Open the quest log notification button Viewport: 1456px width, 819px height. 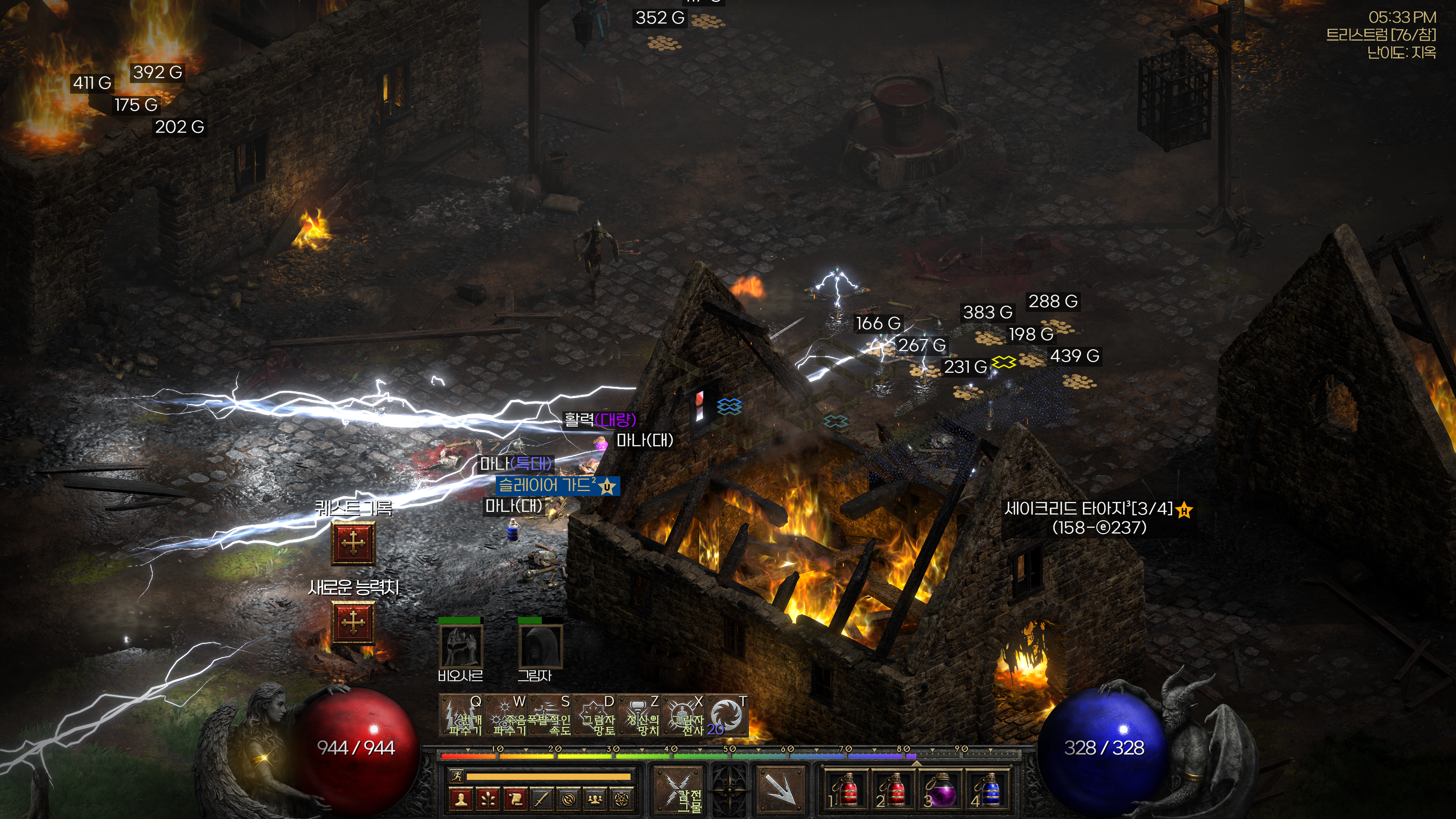[353, 543]
